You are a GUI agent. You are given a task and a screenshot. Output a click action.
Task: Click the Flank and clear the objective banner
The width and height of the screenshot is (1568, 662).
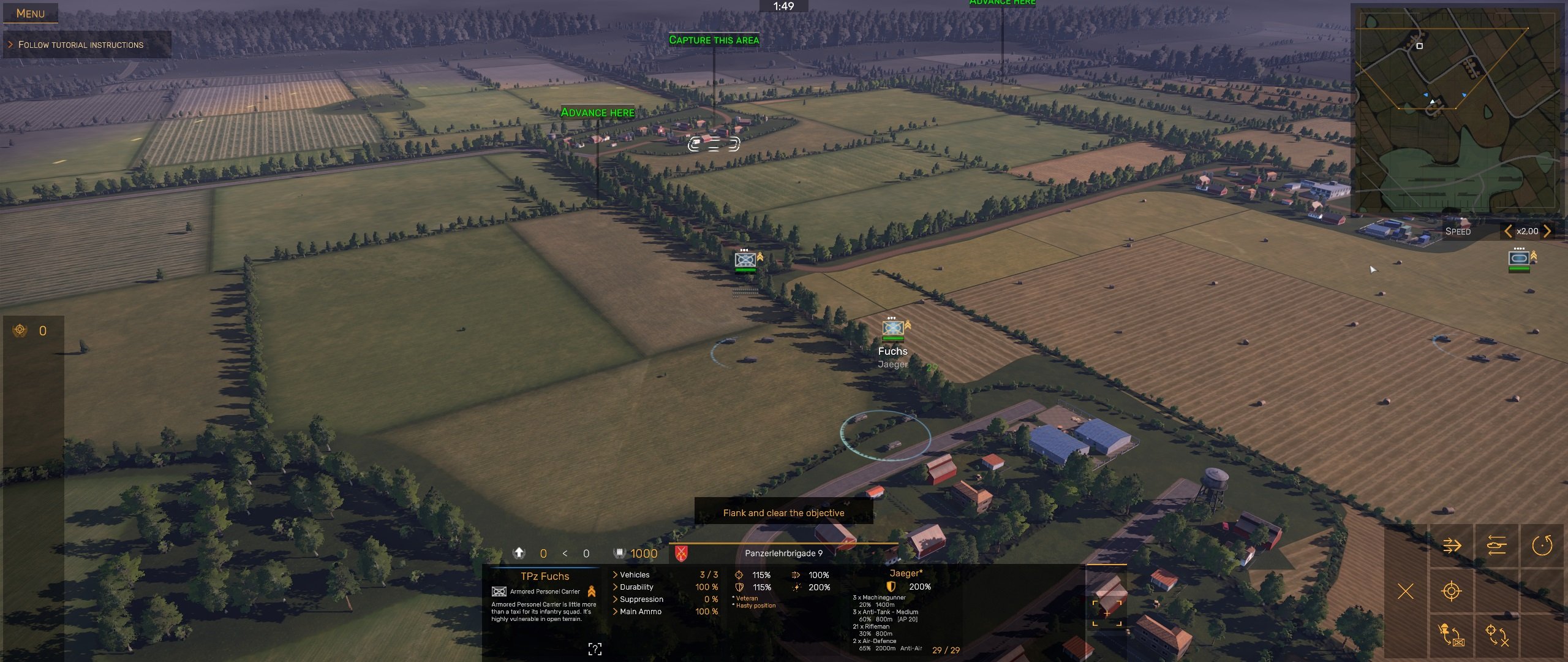[x=783, y=512]
